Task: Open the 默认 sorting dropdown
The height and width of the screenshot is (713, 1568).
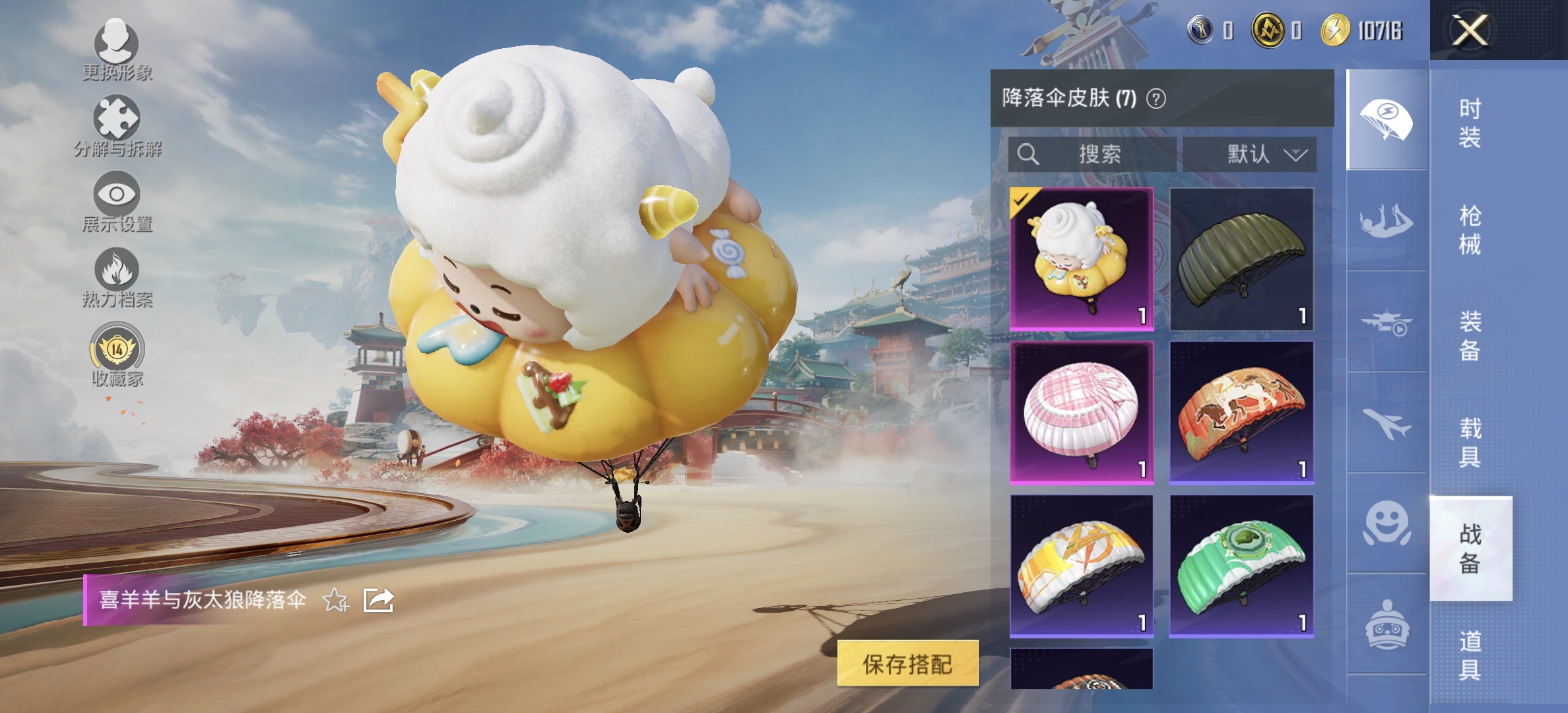Action: click(1251, 153)
